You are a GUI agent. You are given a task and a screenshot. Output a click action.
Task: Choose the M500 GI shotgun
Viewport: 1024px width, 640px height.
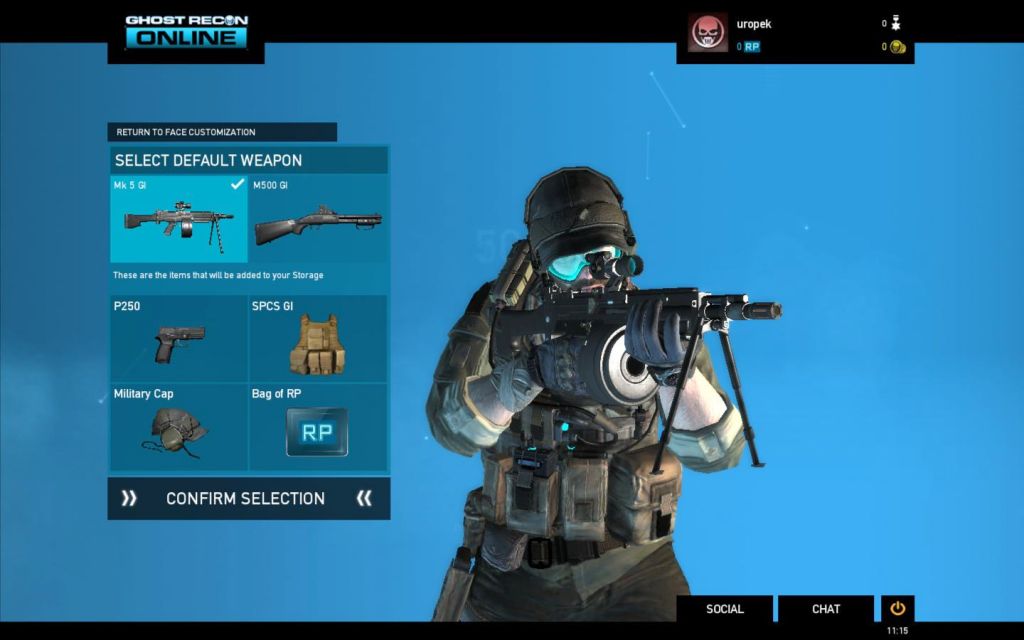coord(318,219)
